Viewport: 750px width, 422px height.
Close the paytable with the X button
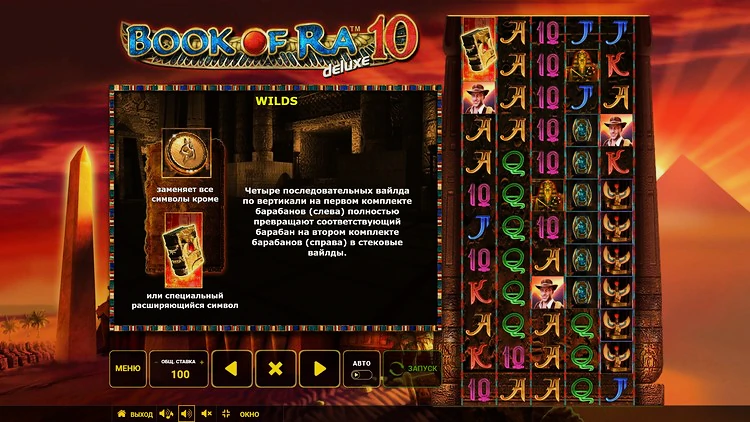click(x=276, y=369)
